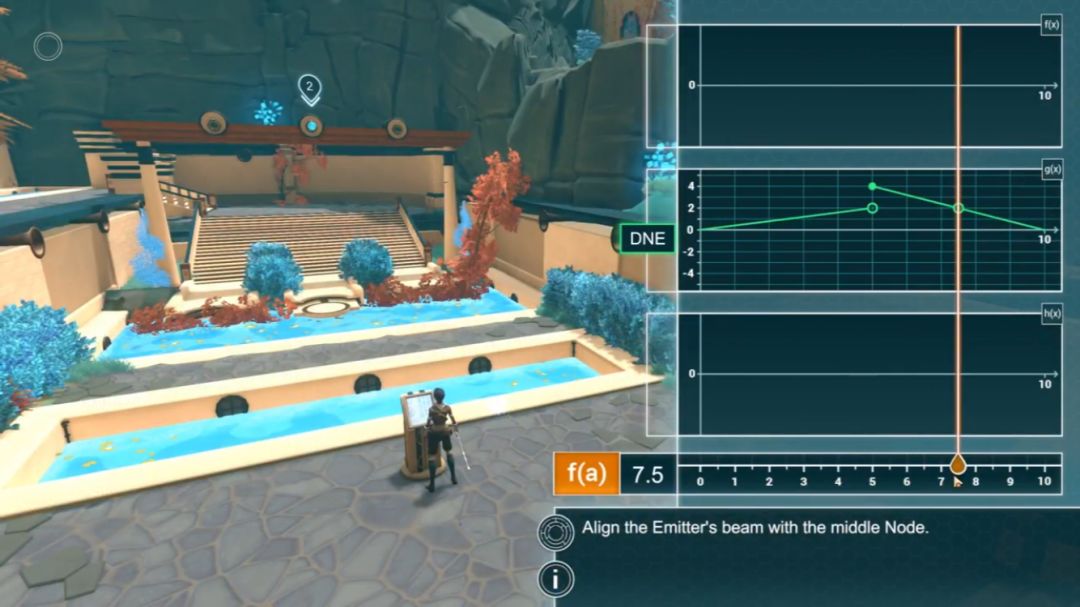Image resolution: width=1080 pixels, height=607 pixels.
Task: Select the g(x) graph label
Action: tap(1051, 169)
